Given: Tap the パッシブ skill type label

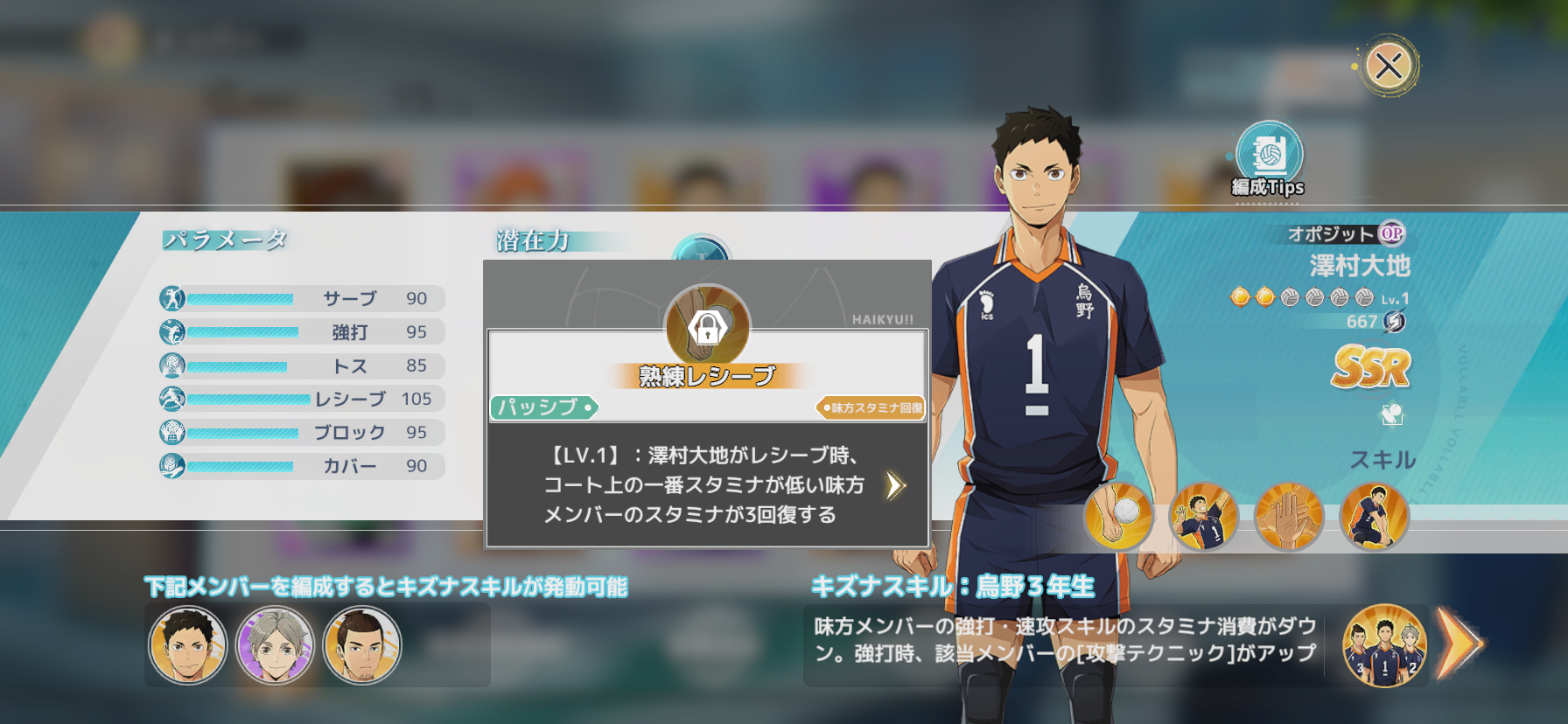Looking at the screenshot, I should coord(543,407).
